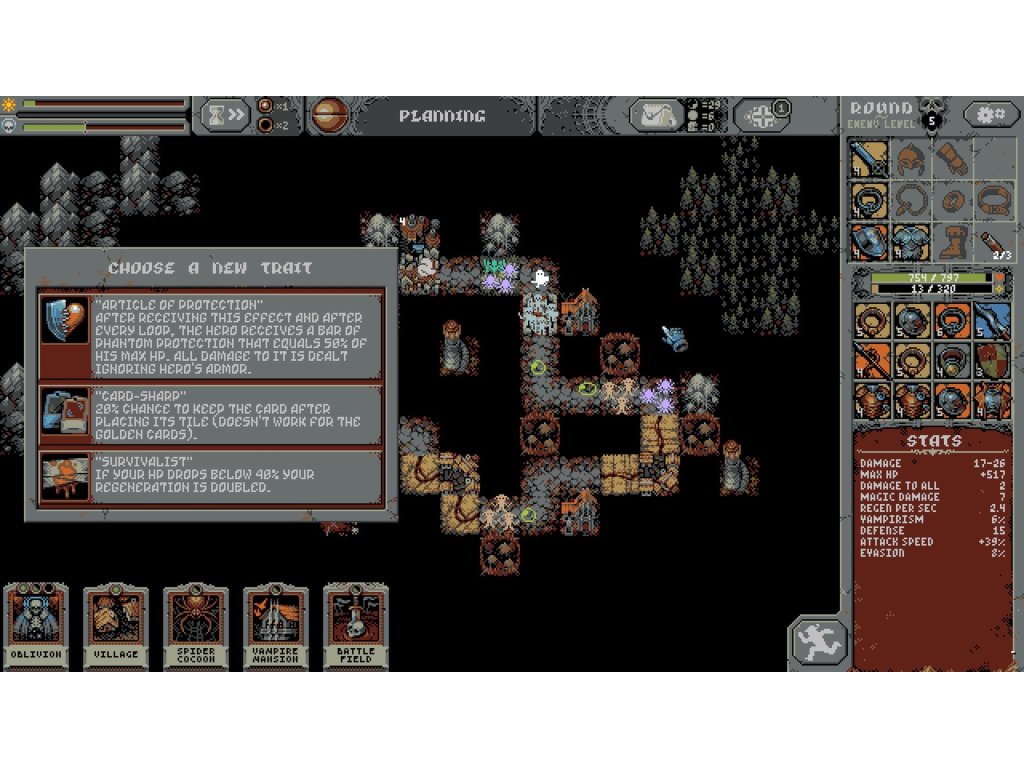Select the equipped sword slot

click(869, 159)
